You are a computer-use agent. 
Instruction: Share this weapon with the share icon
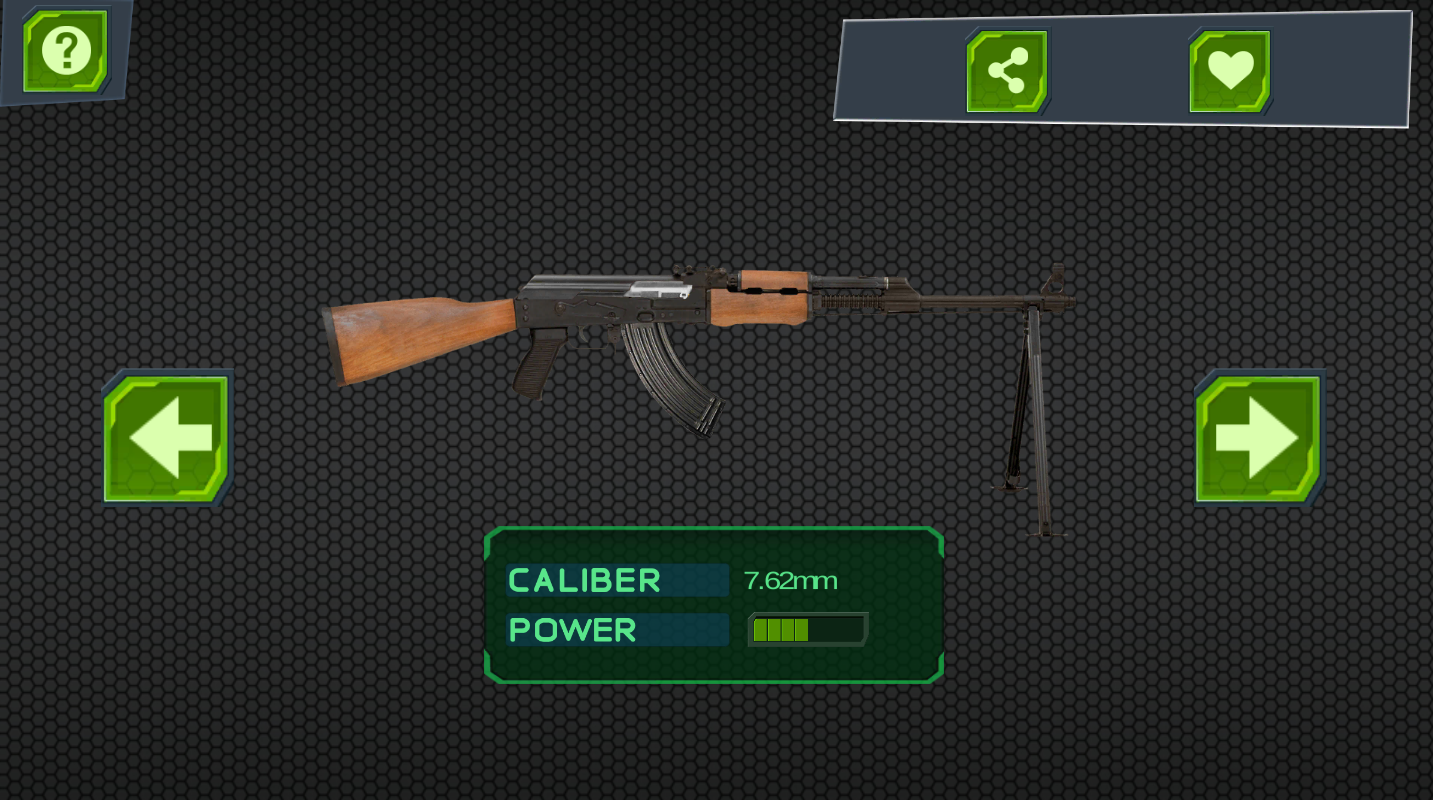[1007, 71]
